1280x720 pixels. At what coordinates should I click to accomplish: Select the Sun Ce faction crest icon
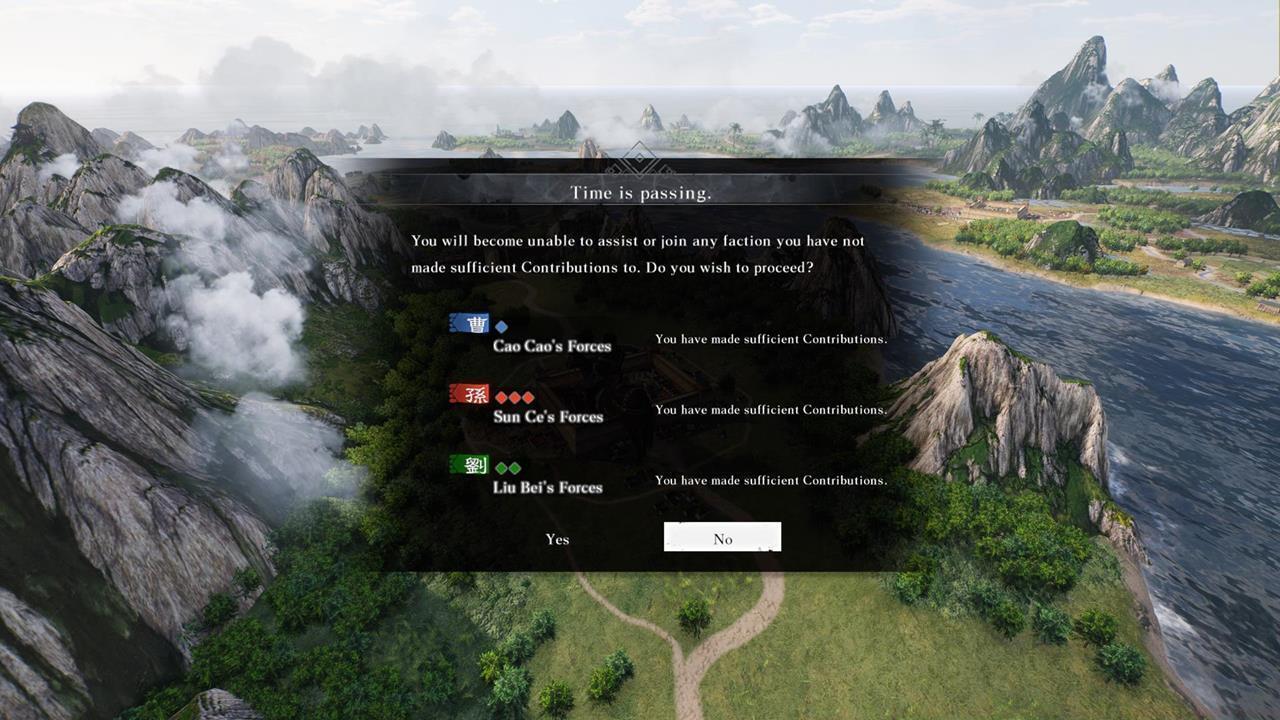pos(471,394)
